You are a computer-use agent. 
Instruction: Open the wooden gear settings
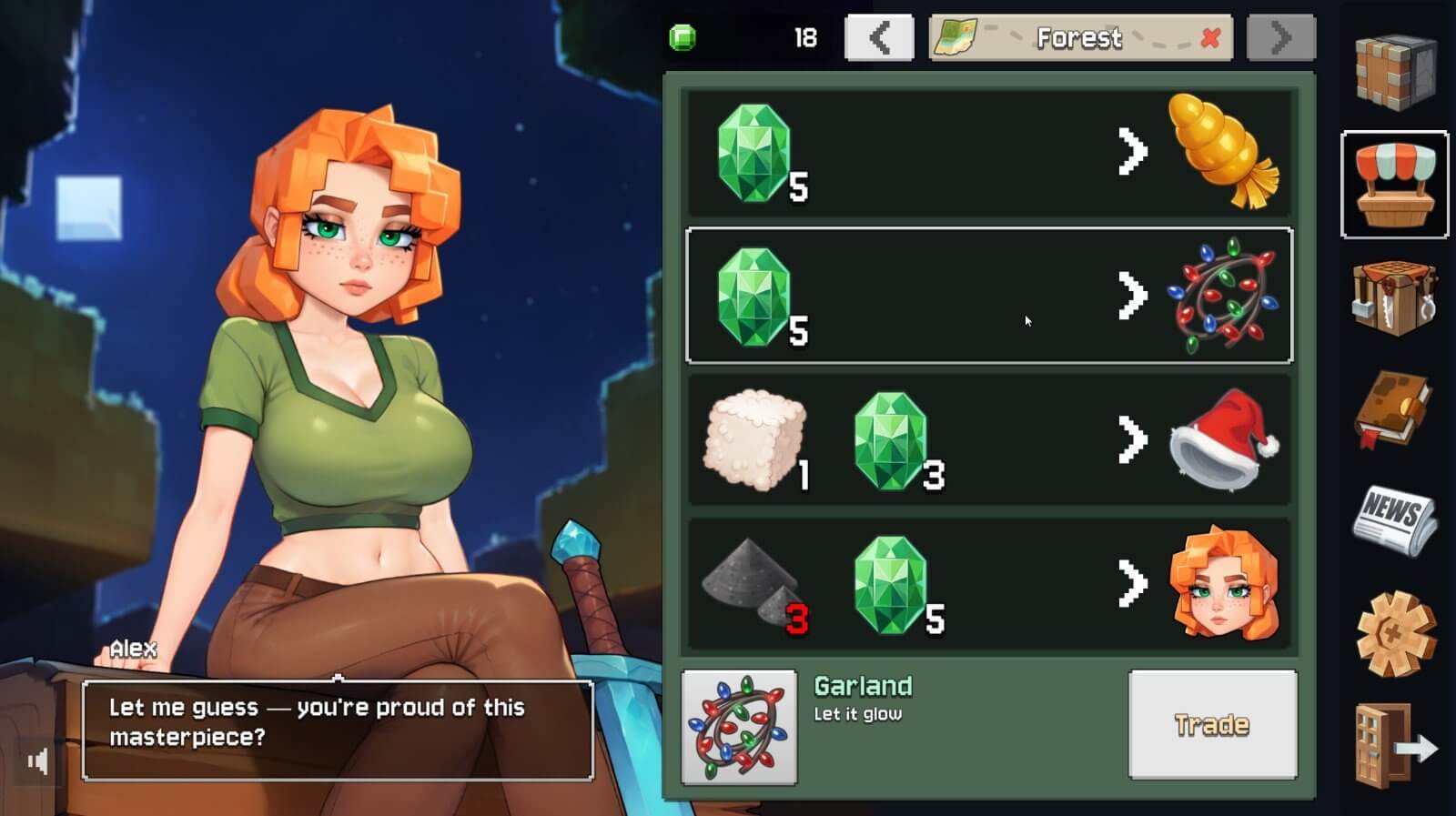[x=1394, y=633]
